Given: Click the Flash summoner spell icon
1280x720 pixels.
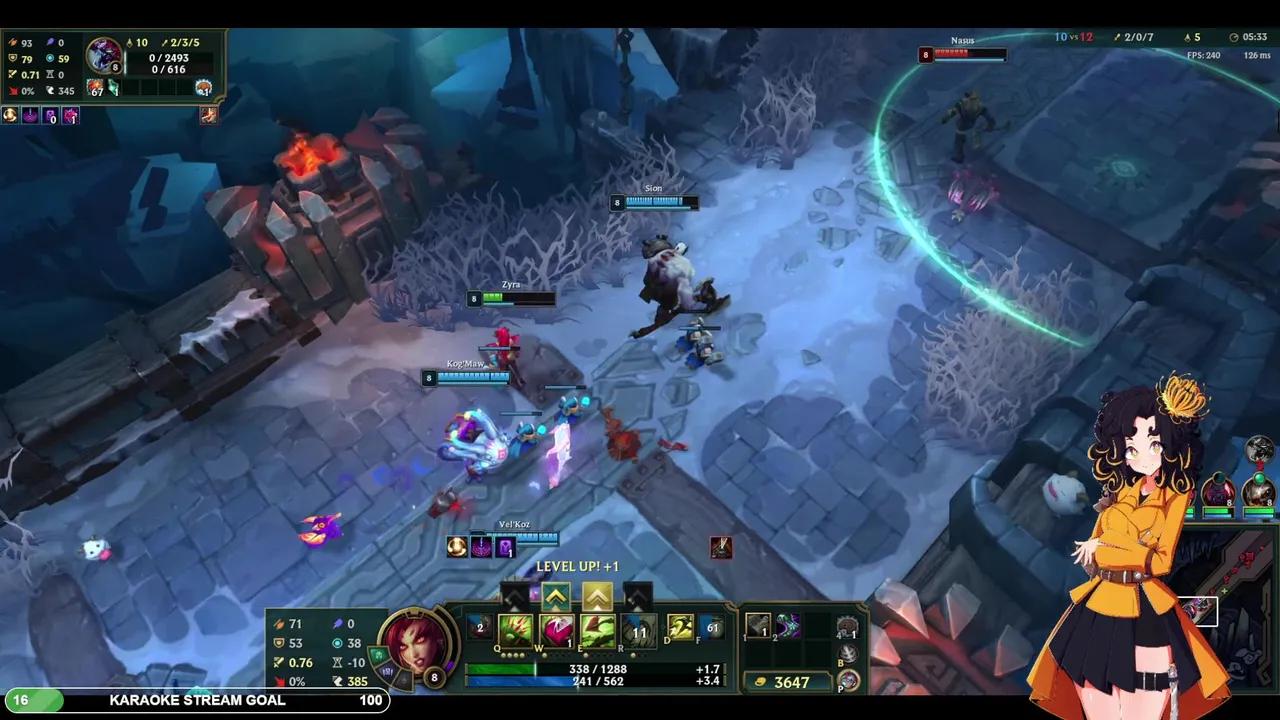Looking at the screenshot, I should point(681,628).
